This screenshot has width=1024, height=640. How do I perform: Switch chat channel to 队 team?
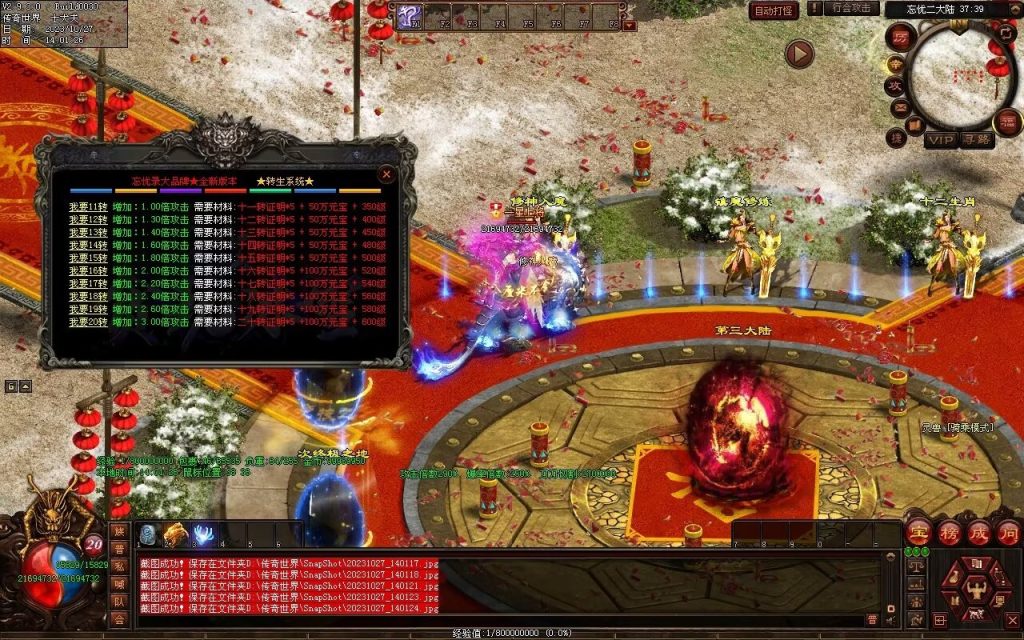pyautogui.click(x=119, y=602)
